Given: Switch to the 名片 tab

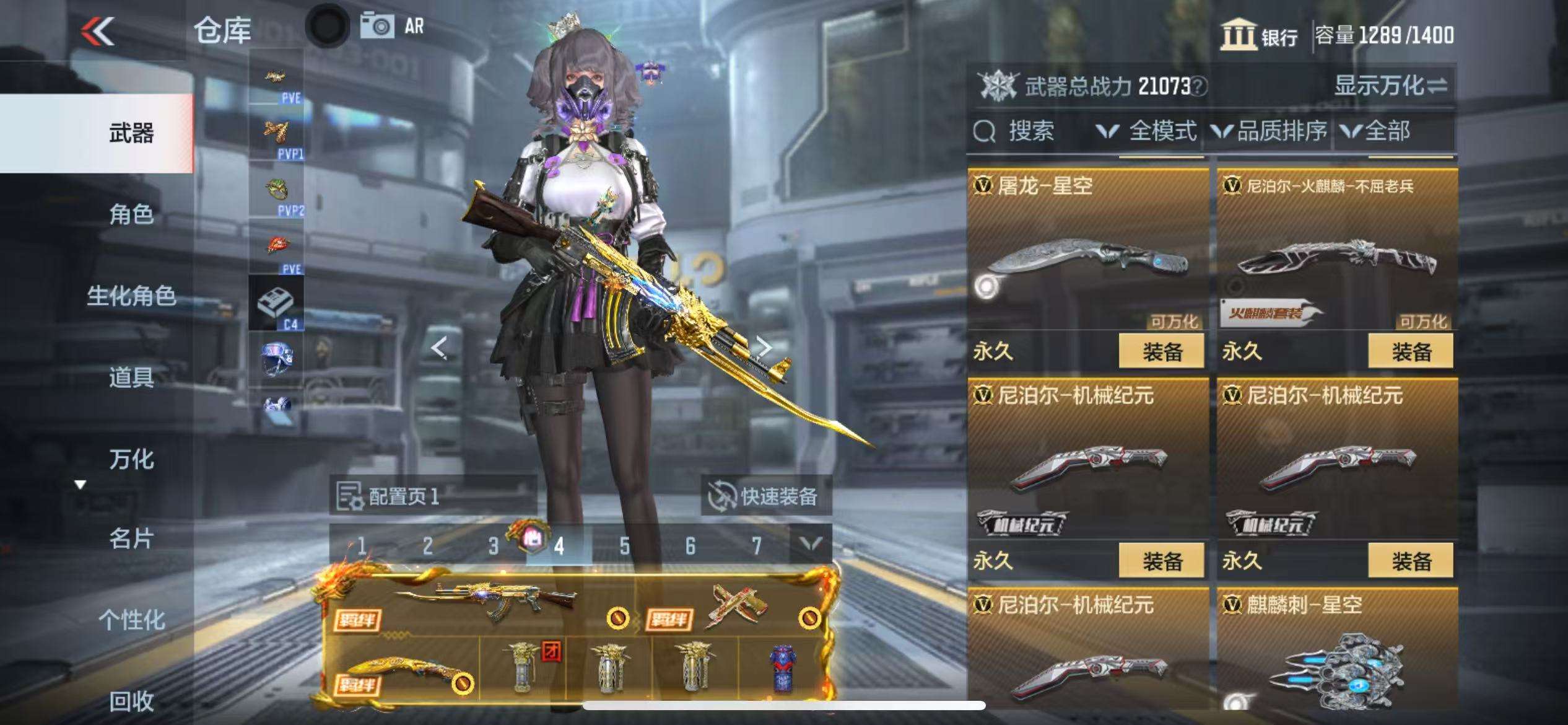Looking at the screenshot, I should (x=131, y=538).
